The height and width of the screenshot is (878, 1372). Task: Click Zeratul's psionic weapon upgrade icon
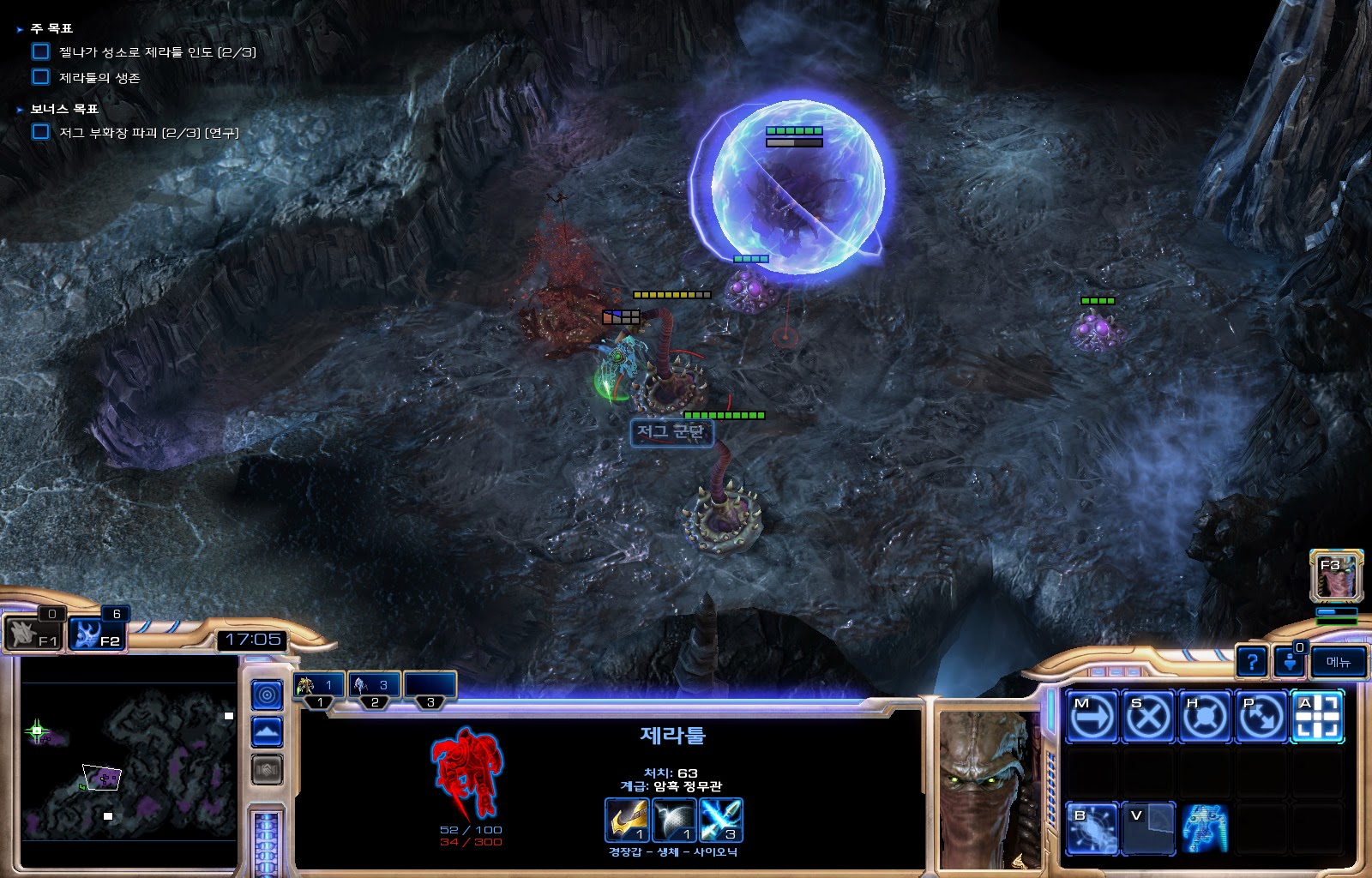click(720, 821)
